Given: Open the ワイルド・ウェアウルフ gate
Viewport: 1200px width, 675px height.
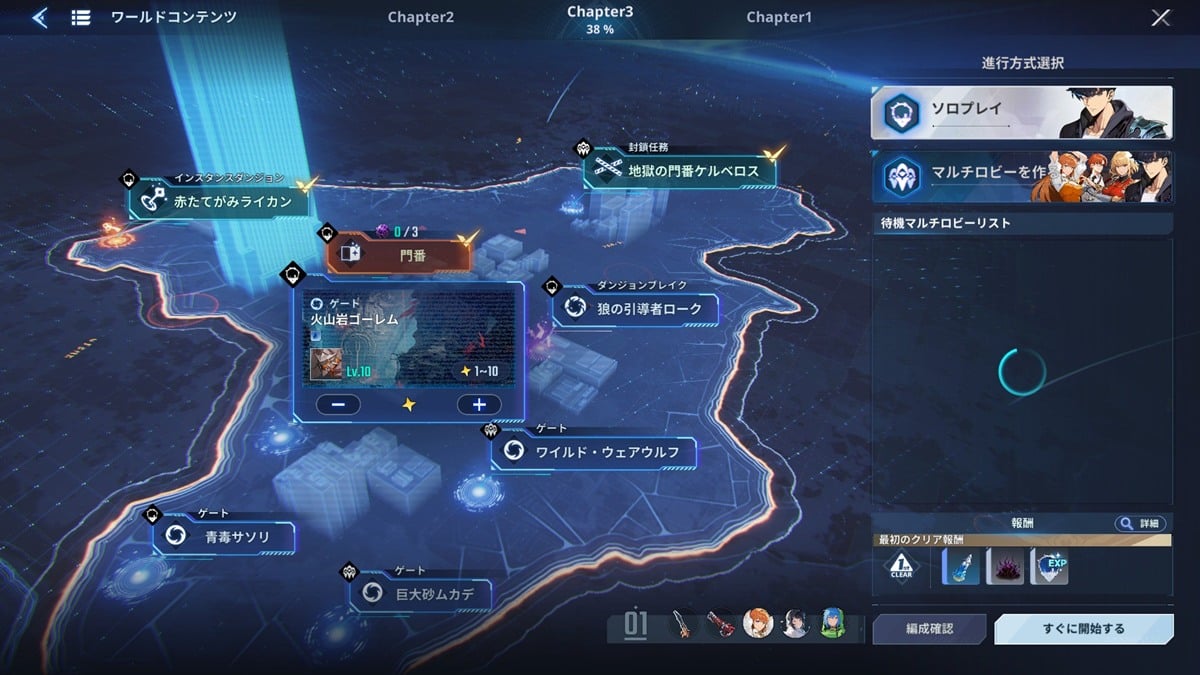Looking at the screenshot, I should [594, 452].
